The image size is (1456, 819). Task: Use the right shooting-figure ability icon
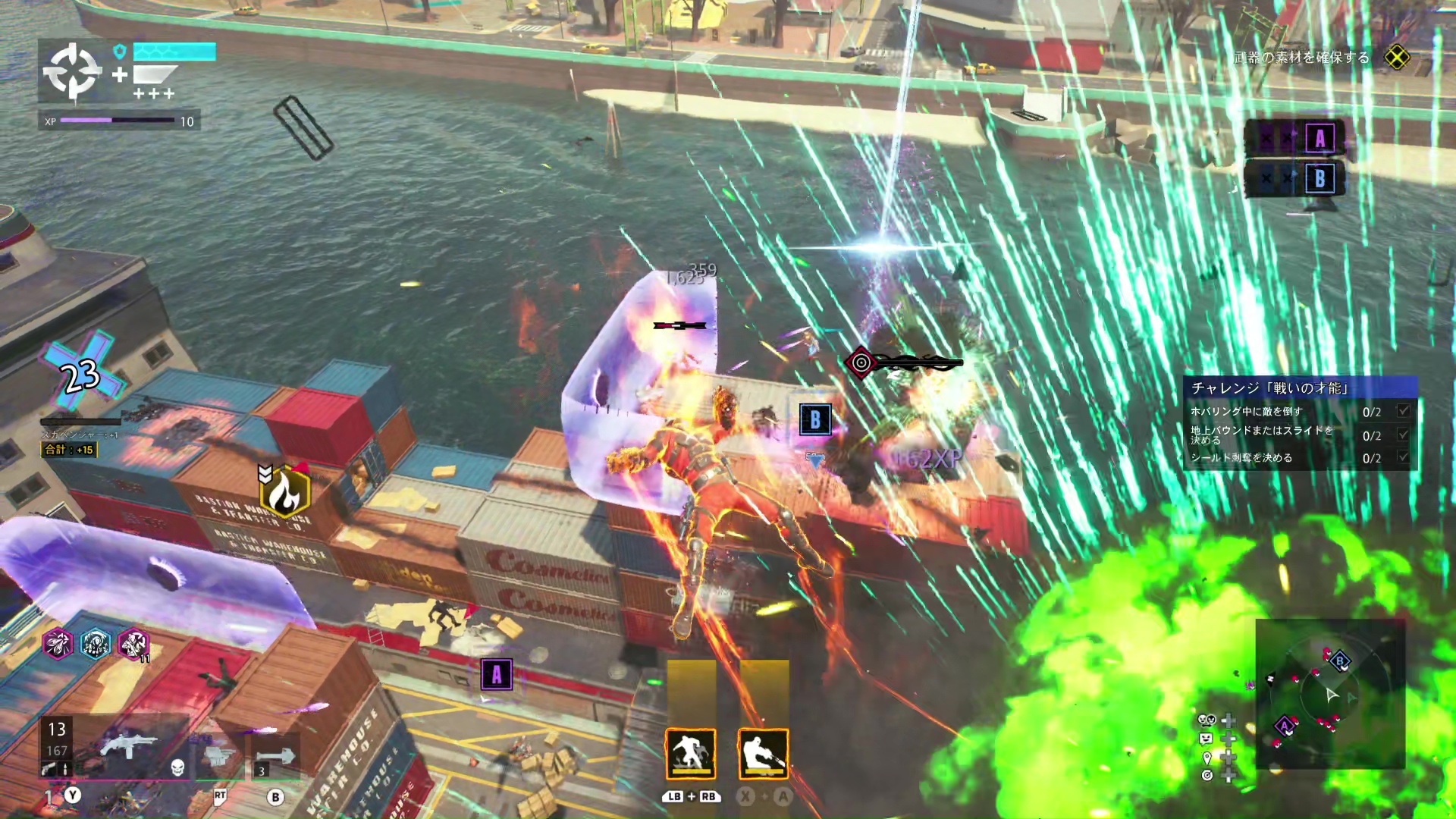(763, 754)
